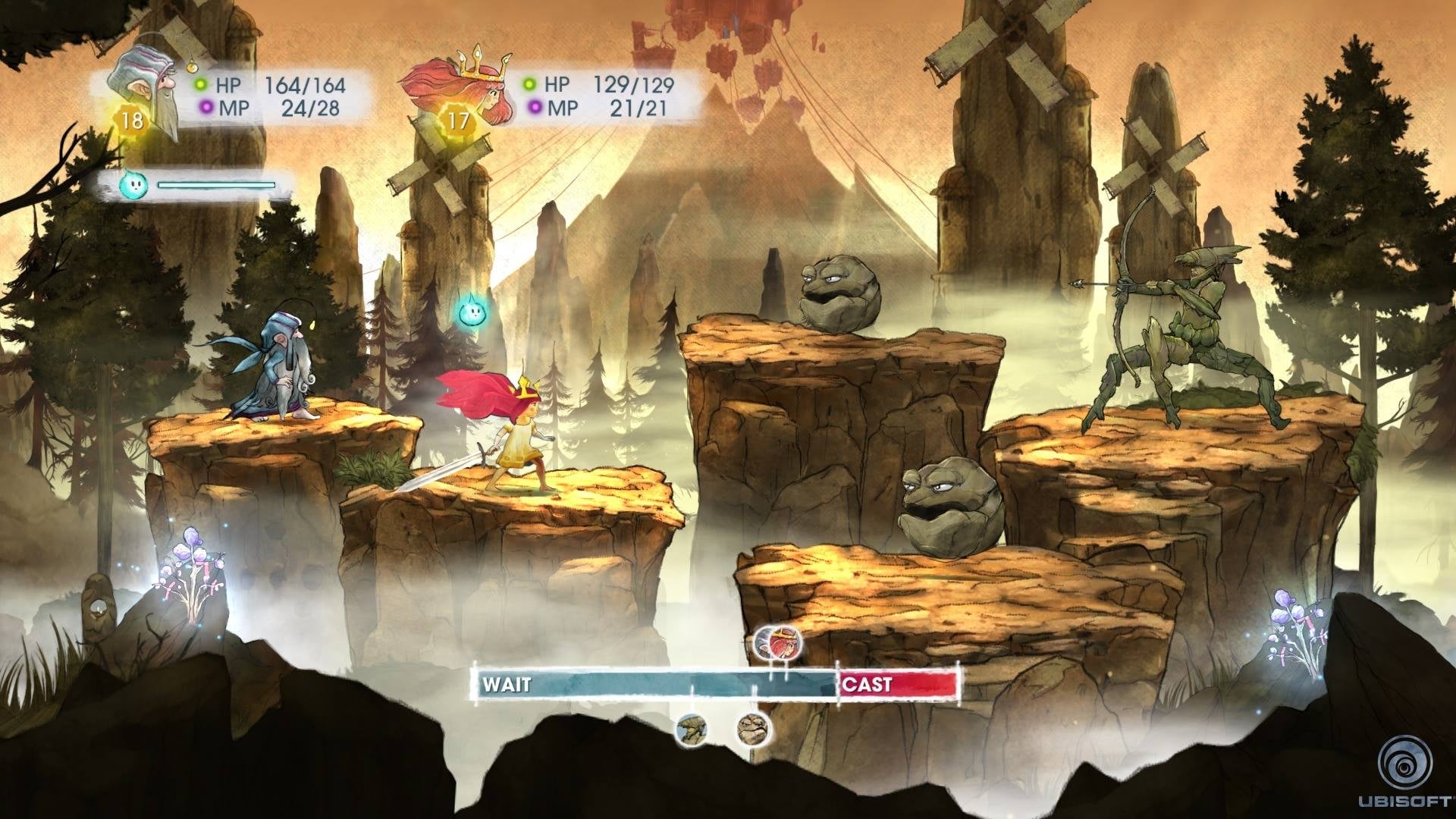Click the archer enemy marker under the timeline
This screenshot has width=1456, height=819.
pyautogui.click(x=692, y=730)
